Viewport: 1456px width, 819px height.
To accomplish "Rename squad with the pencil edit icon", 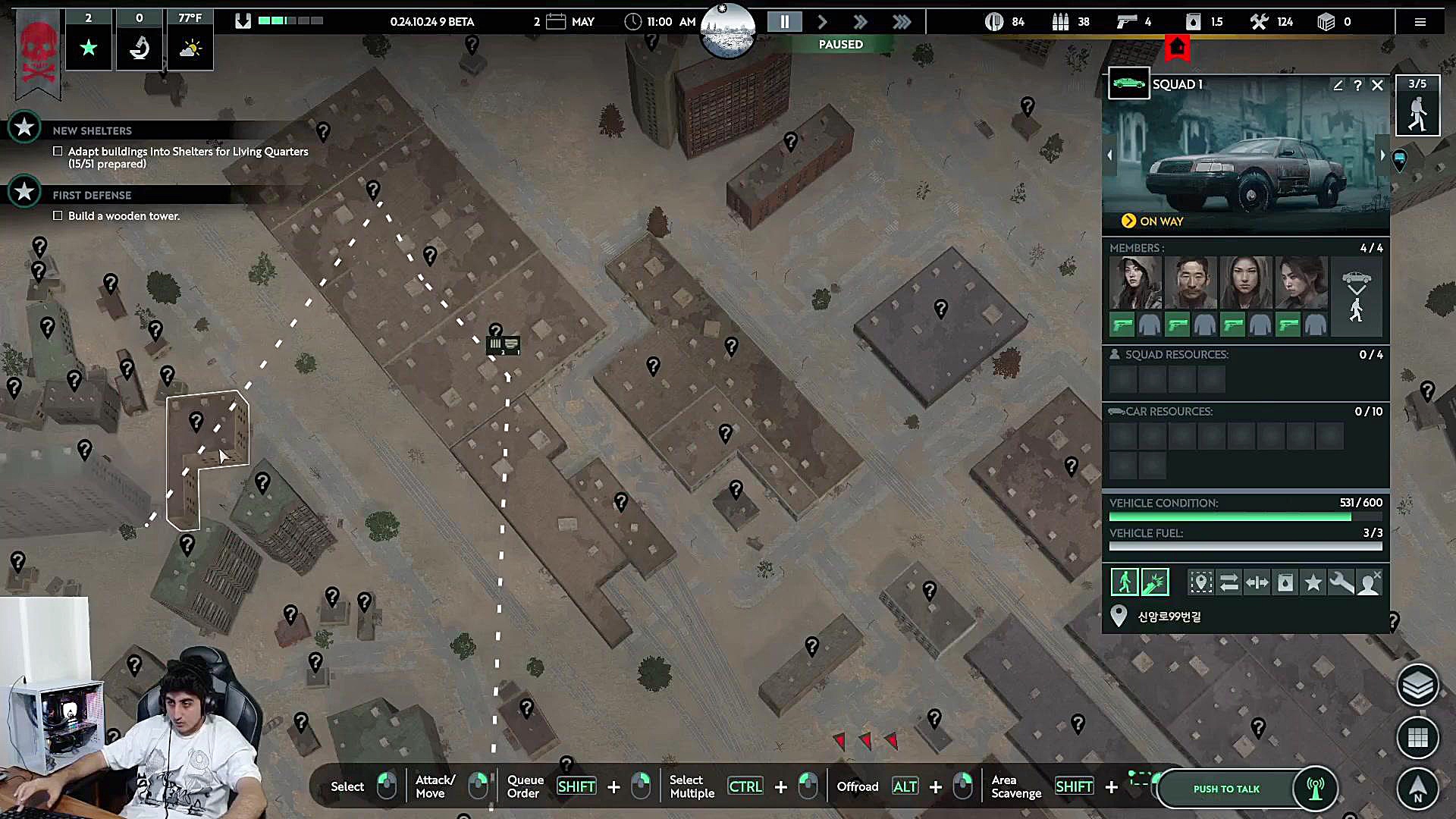I will point(1338,85).
